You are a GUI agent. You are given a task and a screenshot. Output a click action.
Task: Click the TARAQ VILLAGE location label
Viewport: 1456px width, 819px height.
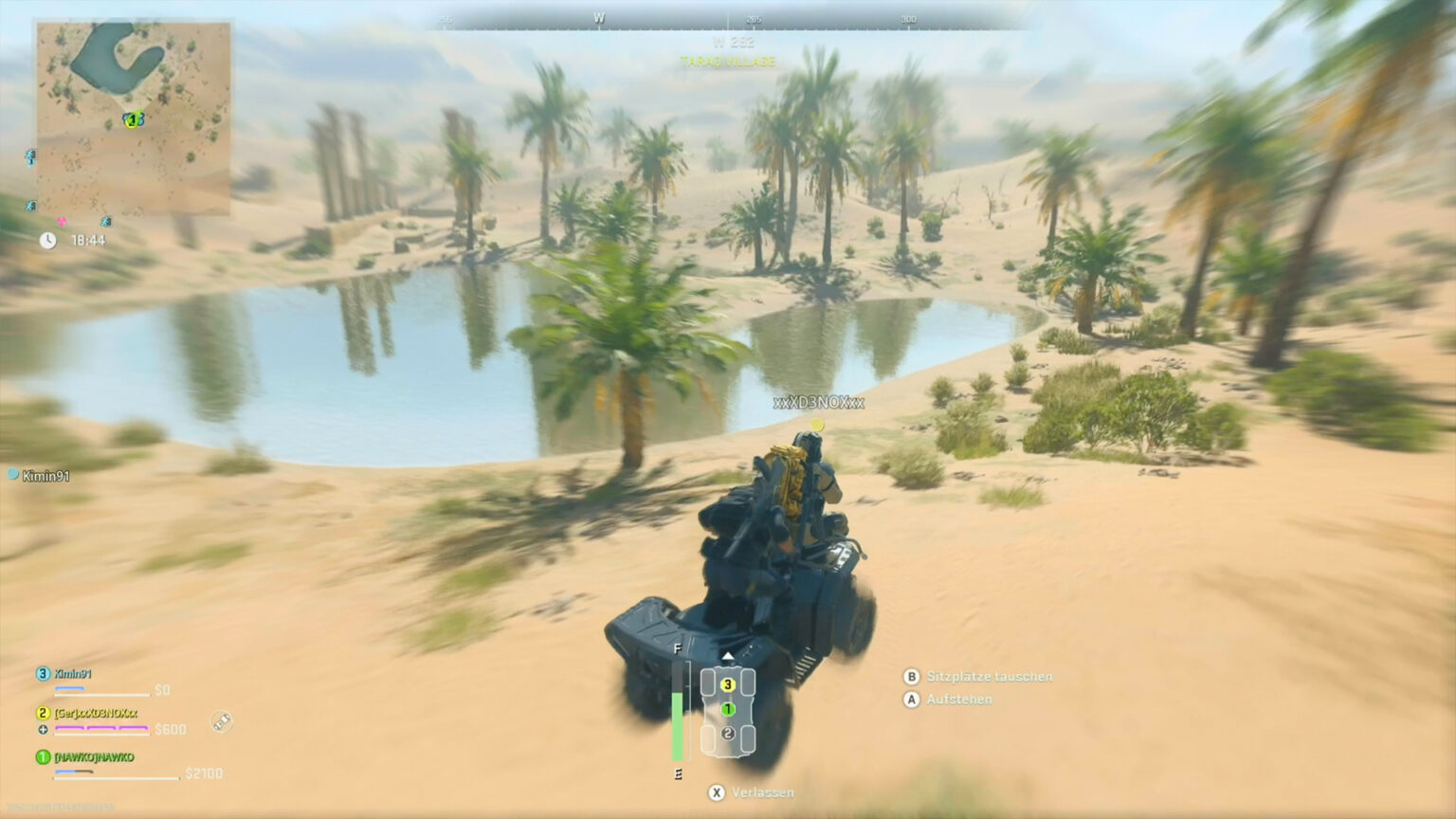[728, 62]
